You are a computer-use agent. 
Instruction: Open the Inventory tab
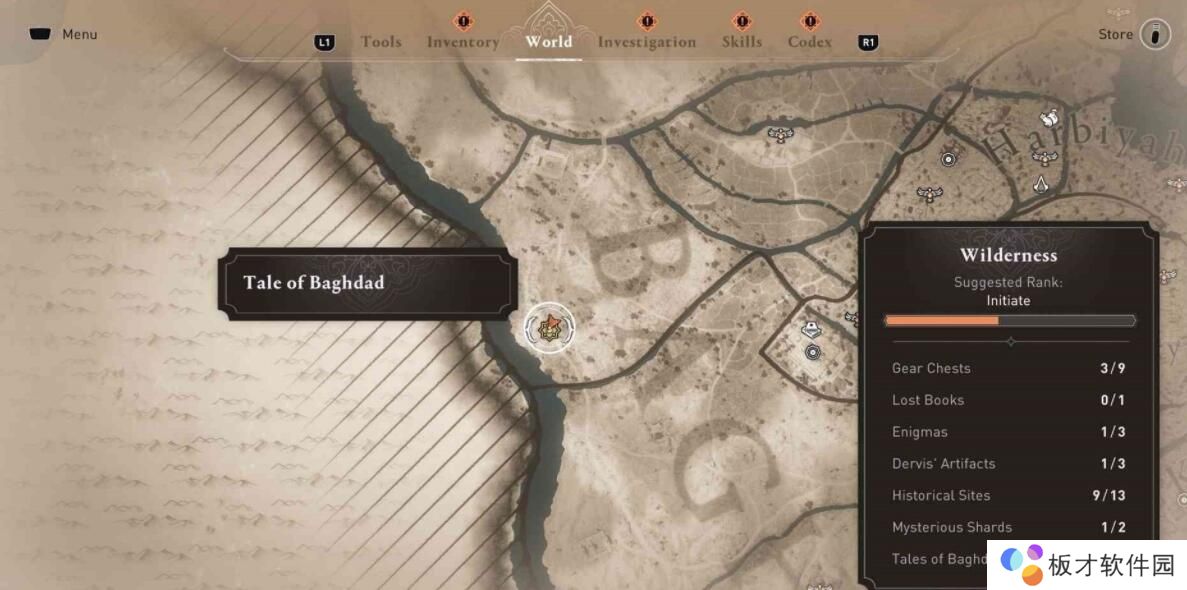pos(462,42)
